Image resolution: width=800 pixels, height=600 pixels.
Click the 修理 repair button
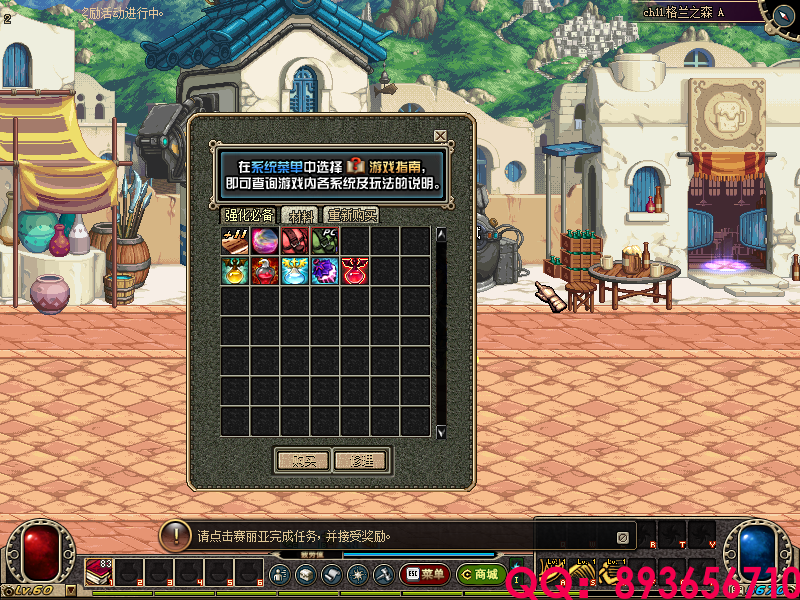pyautogui.click(x=361, y=460)
